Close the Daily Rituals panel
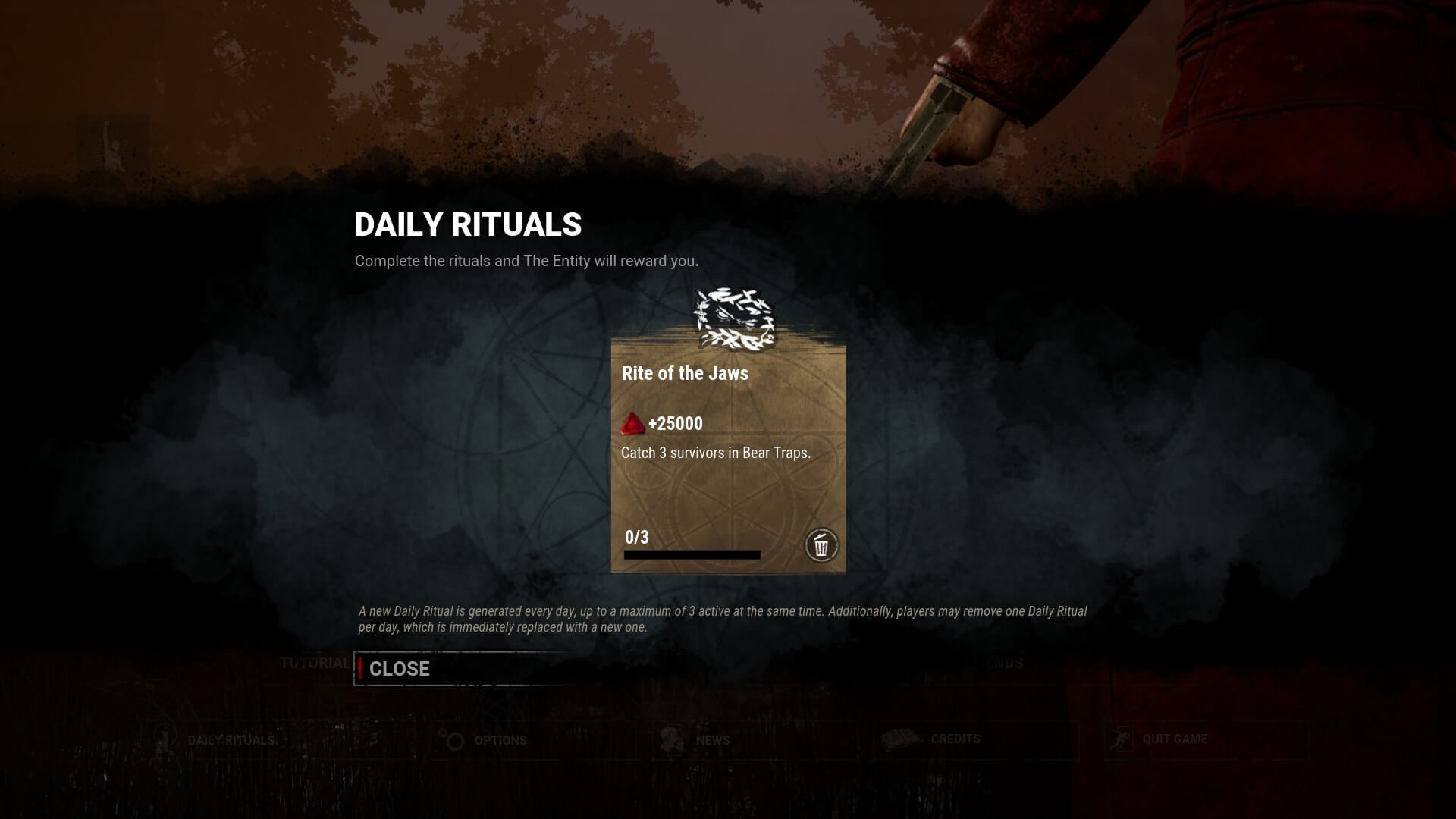Image resolution: width=1456 pixels, height=819 pixels. pyautogui.click(x=400, y=669)
